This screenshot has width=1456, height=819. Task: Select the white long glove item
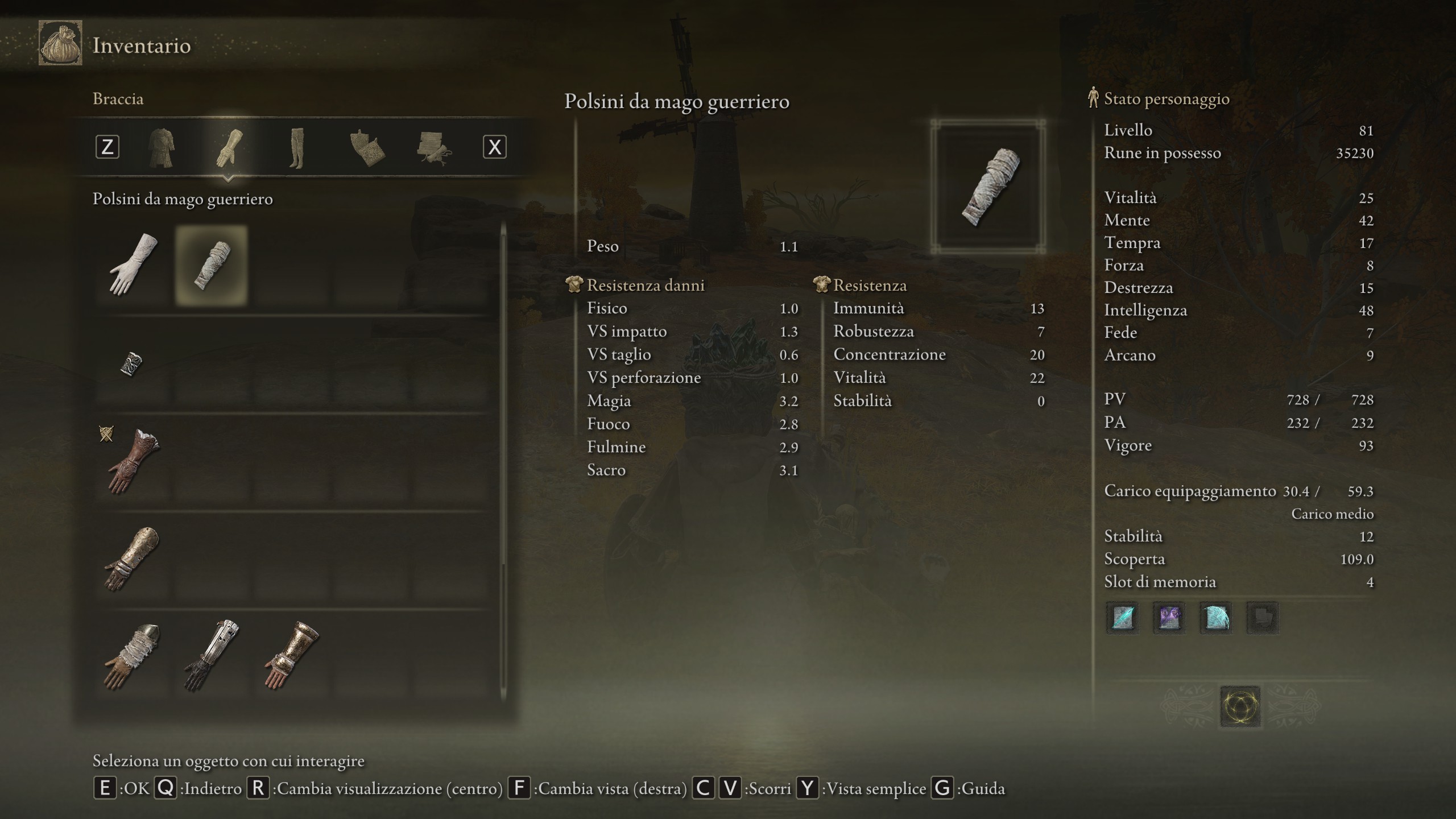click(132, 265)
